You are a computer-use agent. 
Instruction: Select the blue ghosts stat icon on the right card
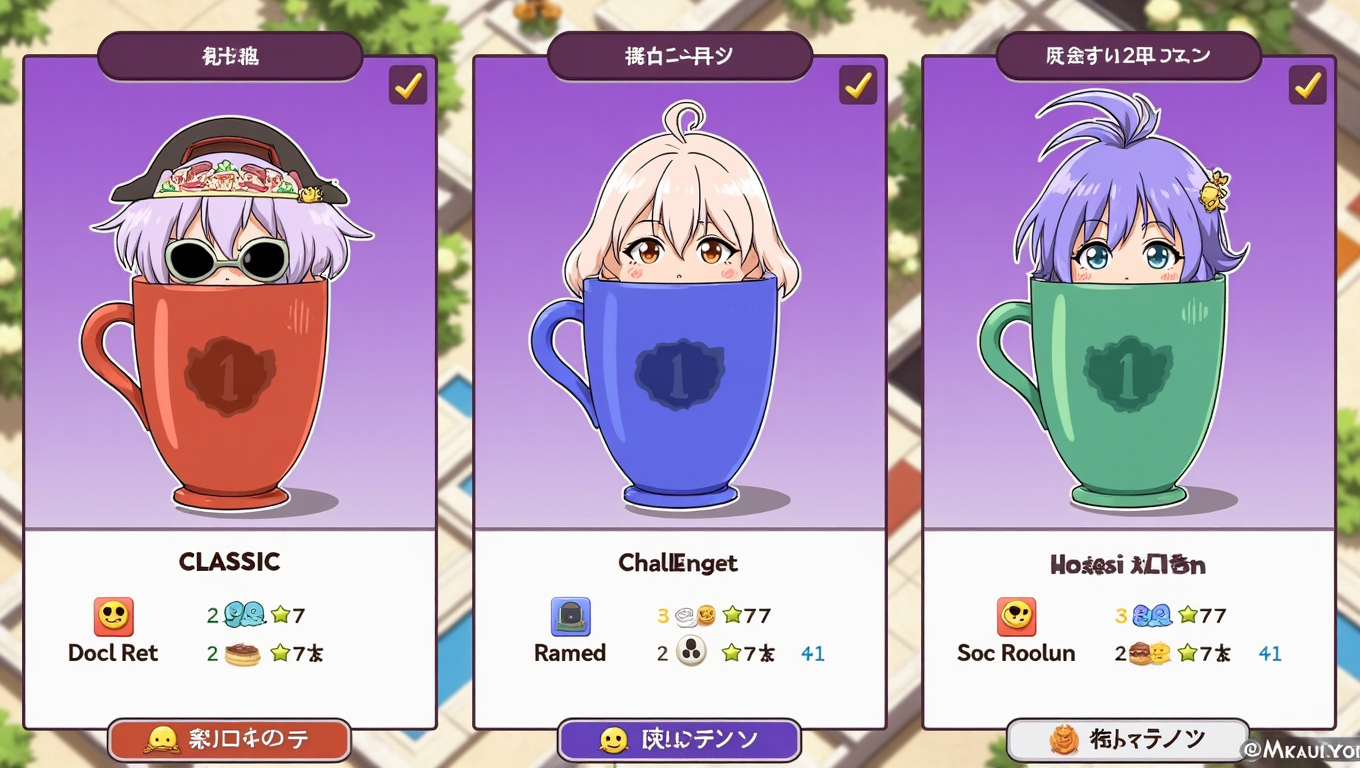click(x=1153, y=616)
